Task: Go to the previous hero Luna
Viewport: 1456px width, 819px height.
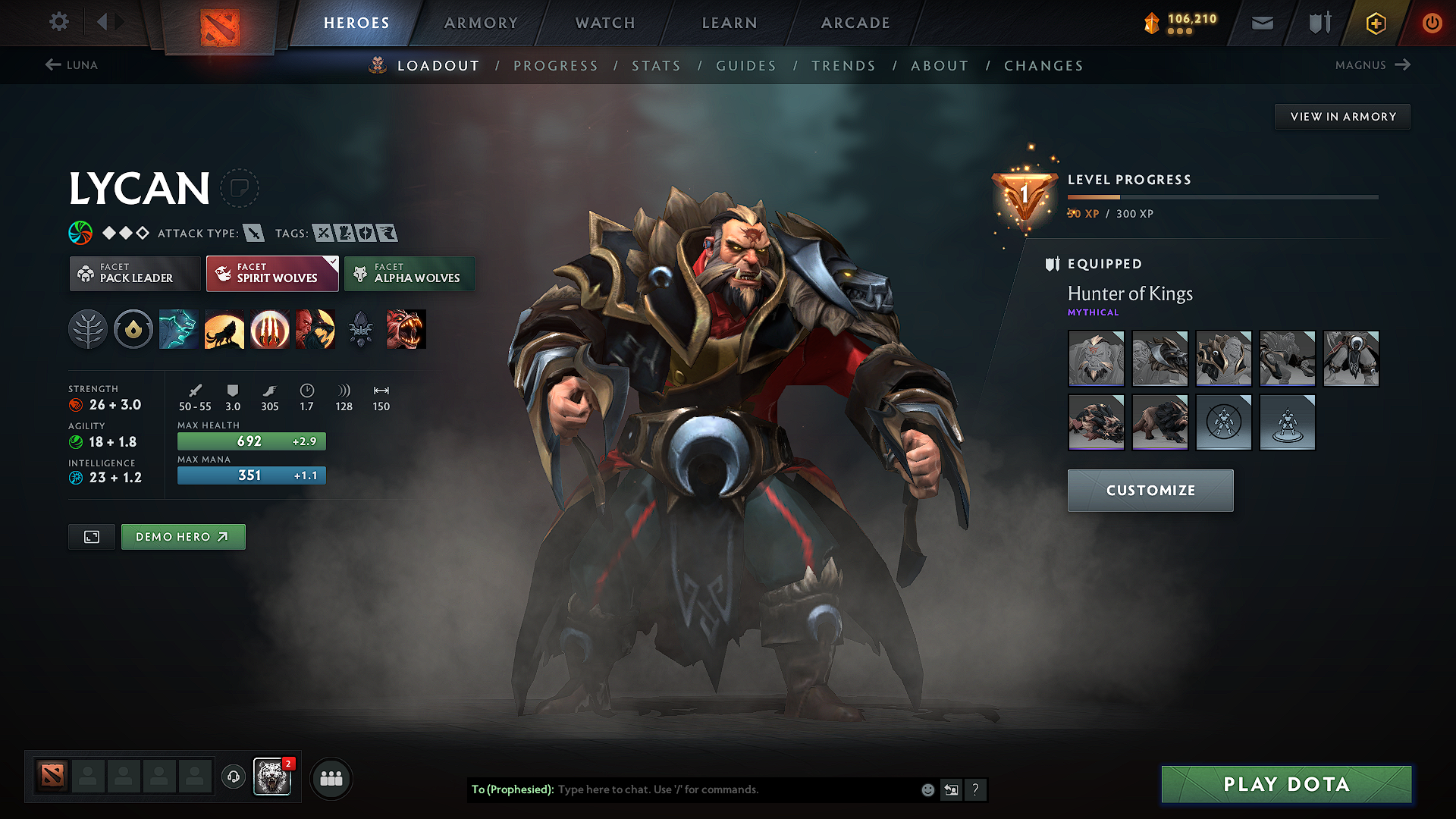Action: click(x=73, y=65)
